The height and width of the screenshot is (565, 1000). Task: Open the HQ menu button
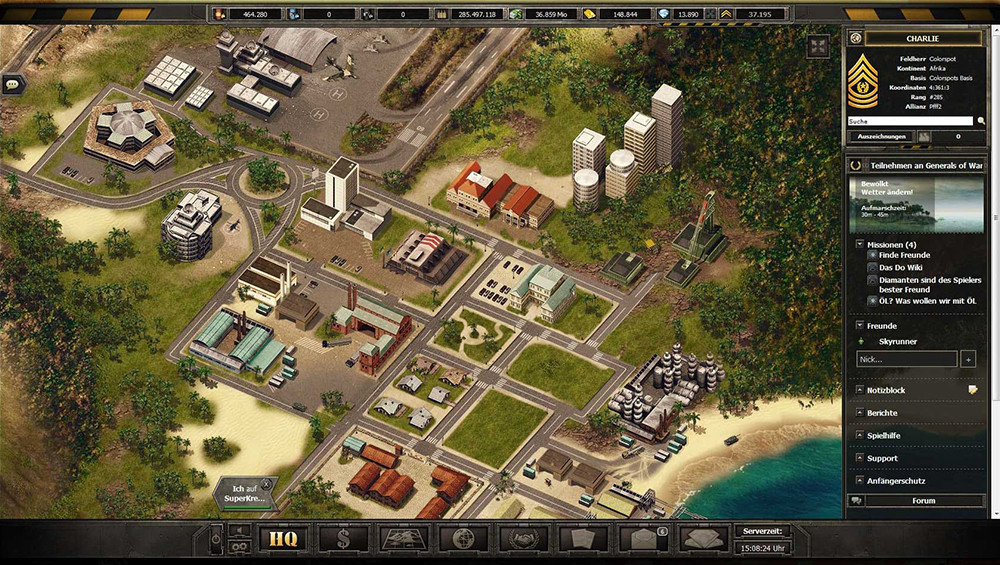point(282,539)
